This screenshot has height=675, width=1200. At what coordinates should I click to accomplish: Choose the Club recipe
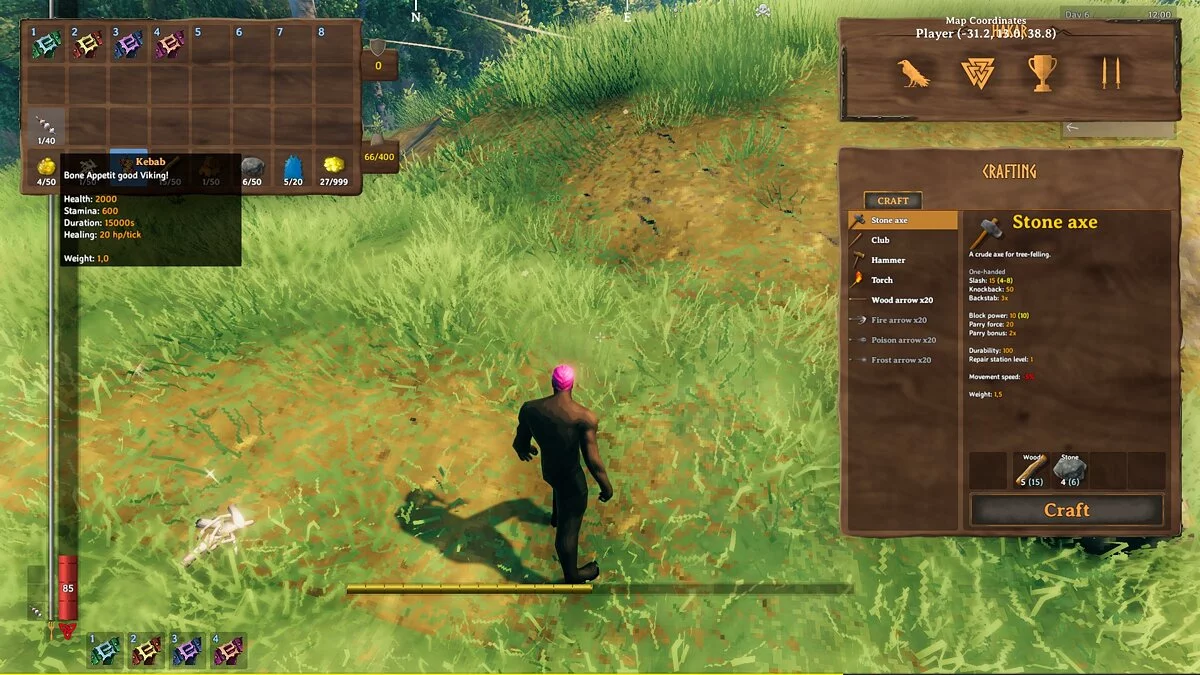pos(880,240)
